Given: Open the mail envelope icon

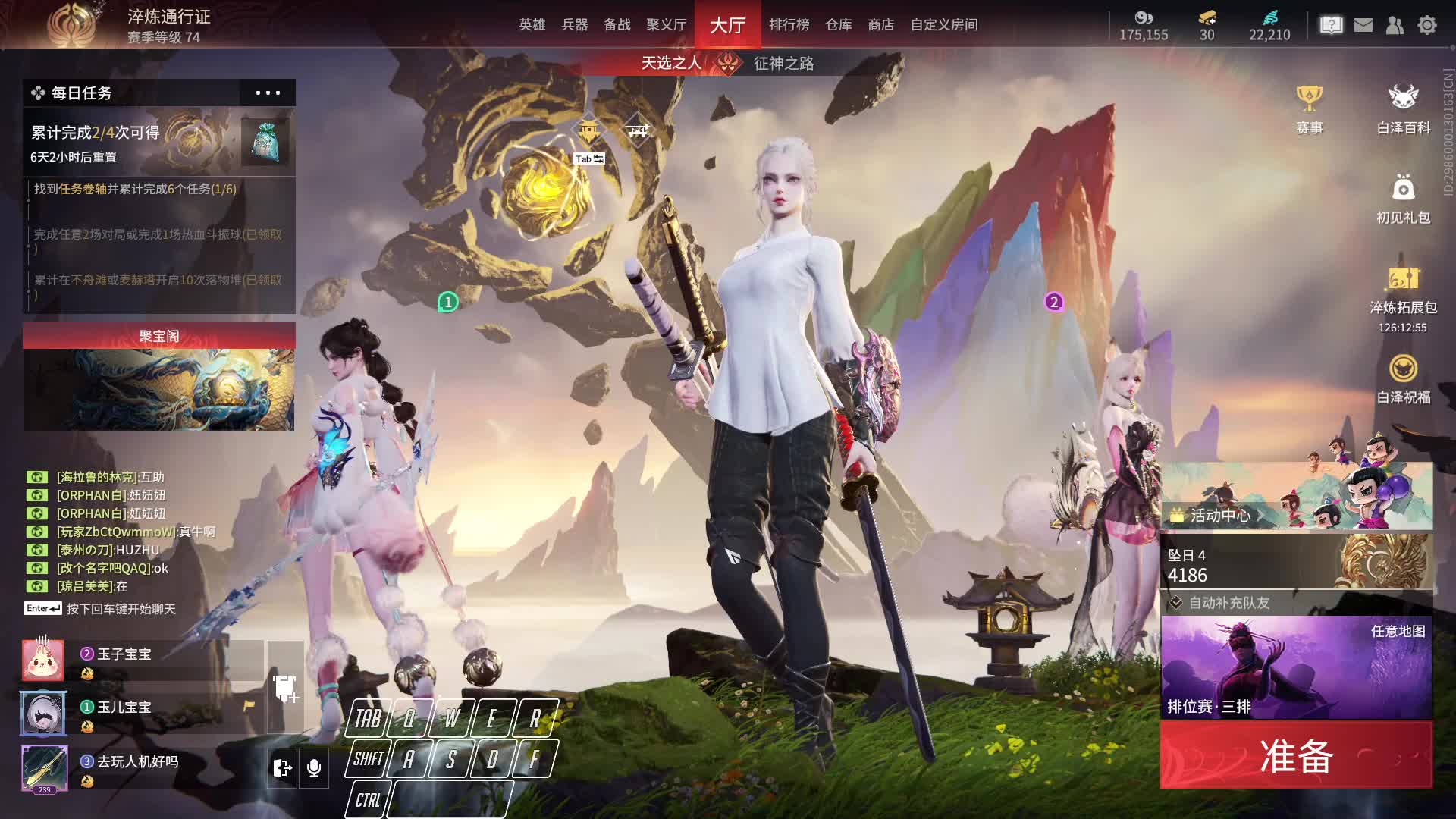Looking at the screenshot, I should tap(1363, 25).
